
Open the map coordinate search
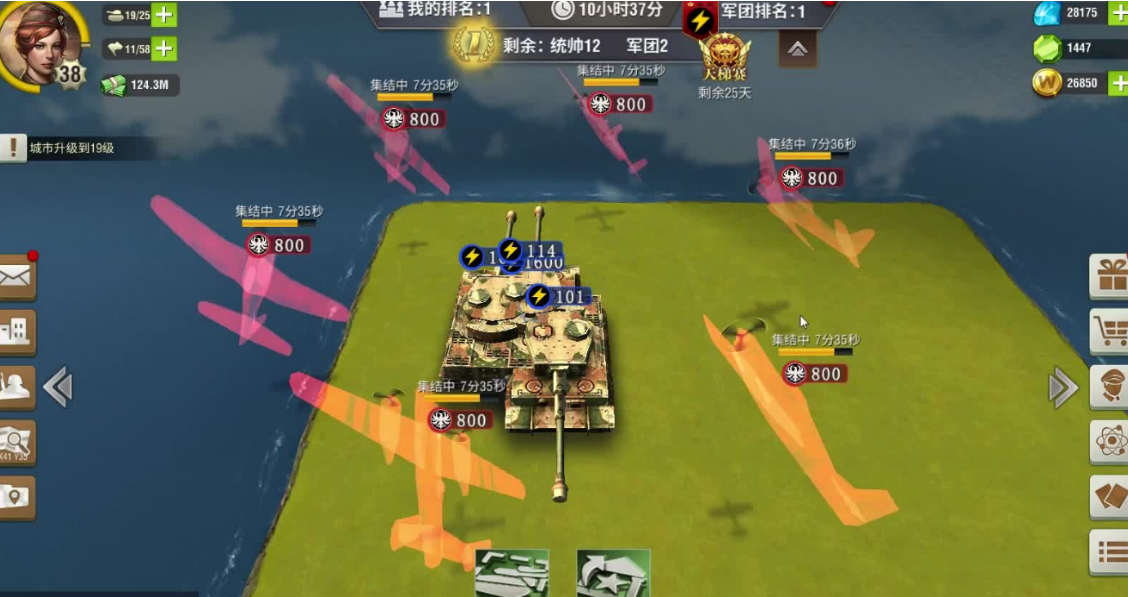click(16, 441)
